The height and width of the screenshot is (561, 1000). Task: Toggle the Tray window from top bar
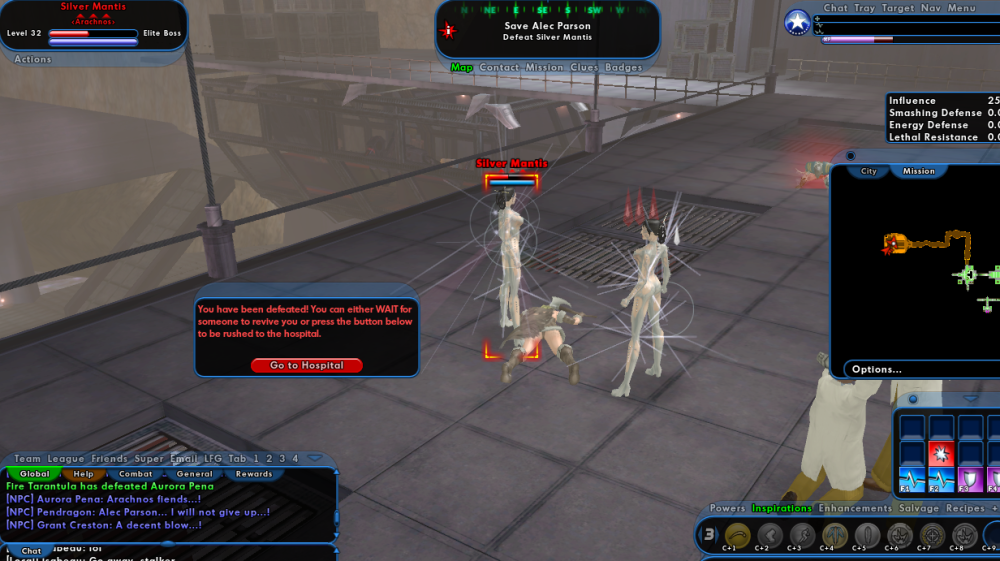(864, 8)
